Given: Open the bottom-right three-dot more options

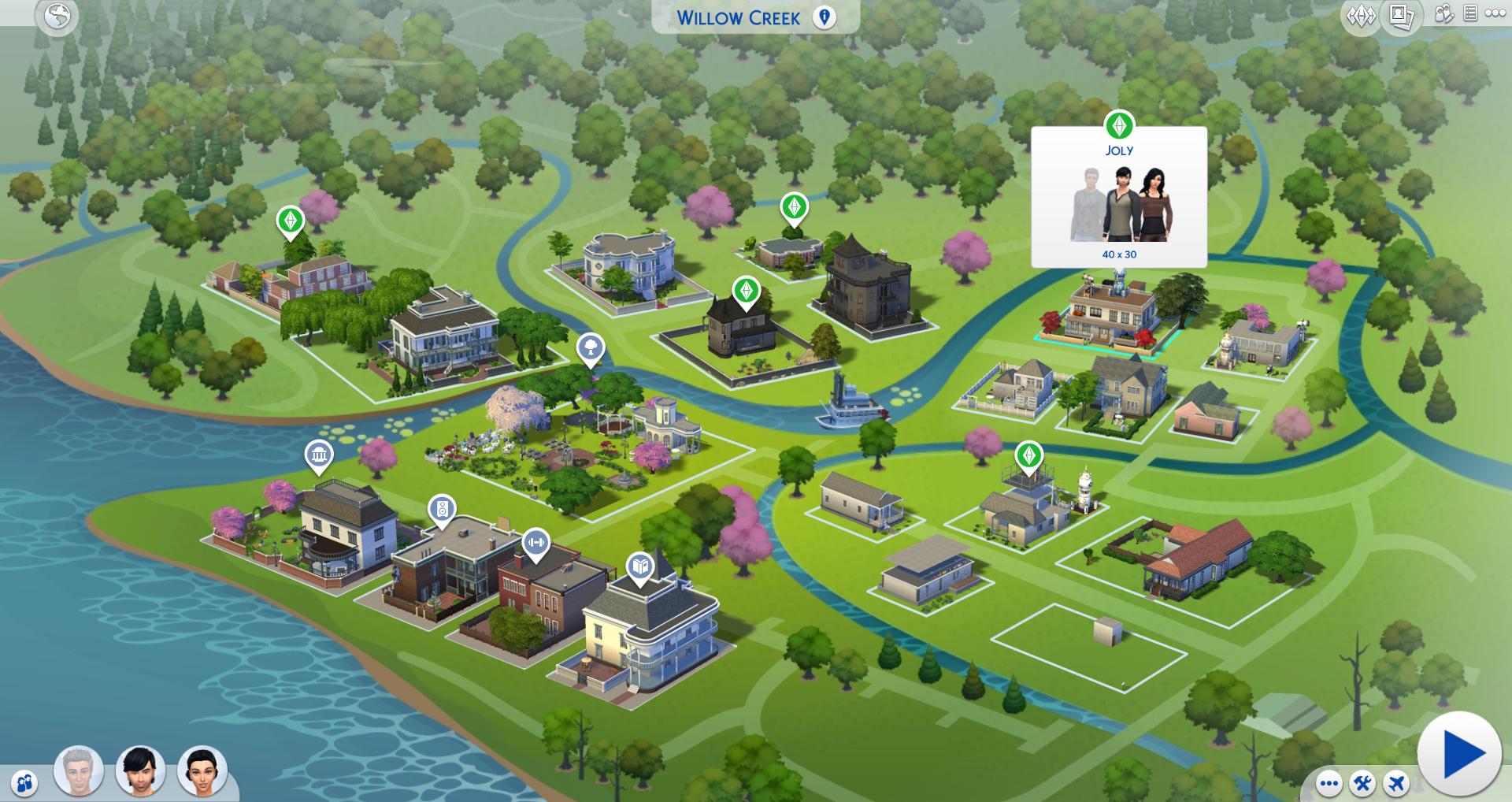Looking at the screenshot, I should [x=1329, y=784].
